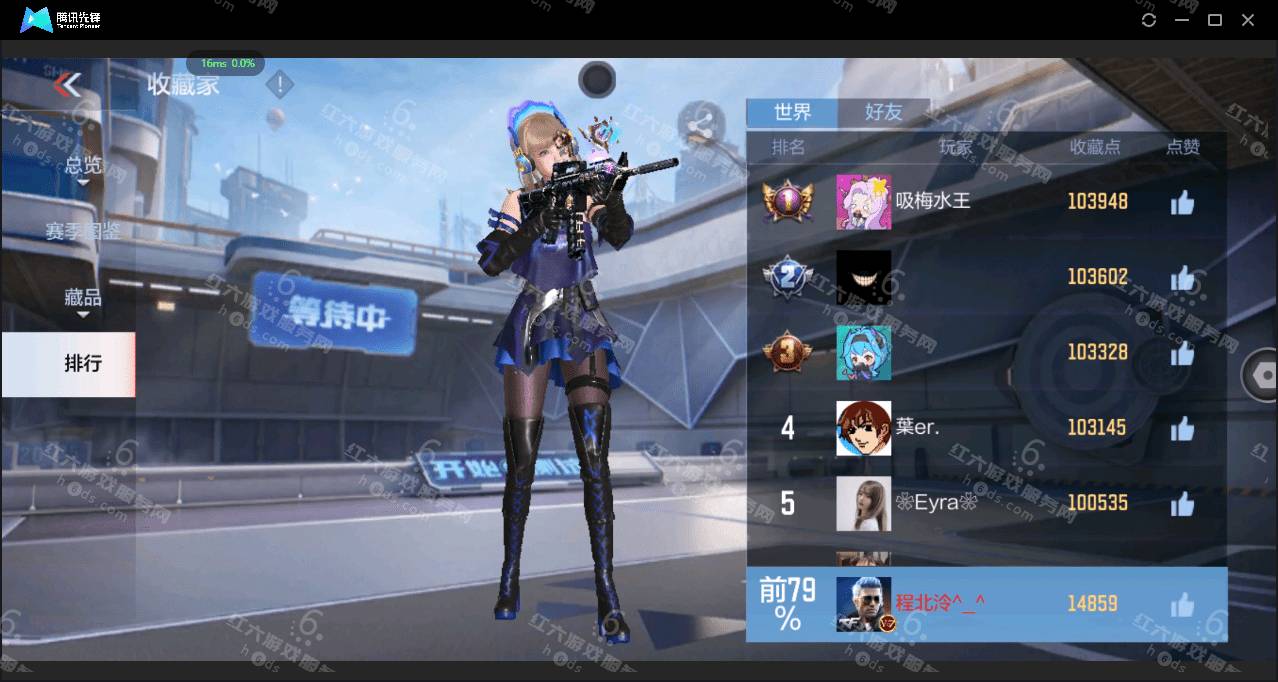The image size is (1278, 682).
Task: Switch to the 好友 friends ranking tab
Action: [x=883, y=112]
